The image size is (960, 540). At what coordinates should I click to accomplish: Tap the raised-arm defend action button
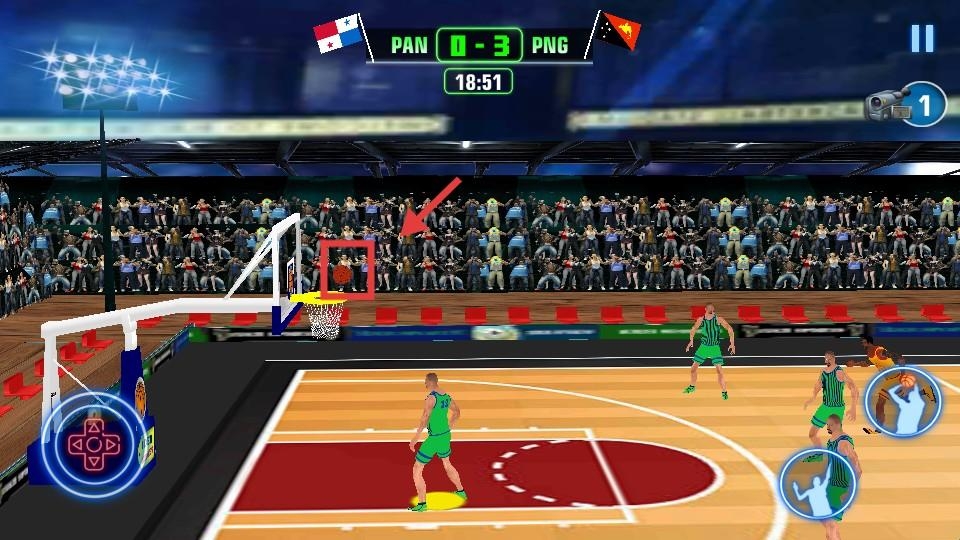coord(817,483)
